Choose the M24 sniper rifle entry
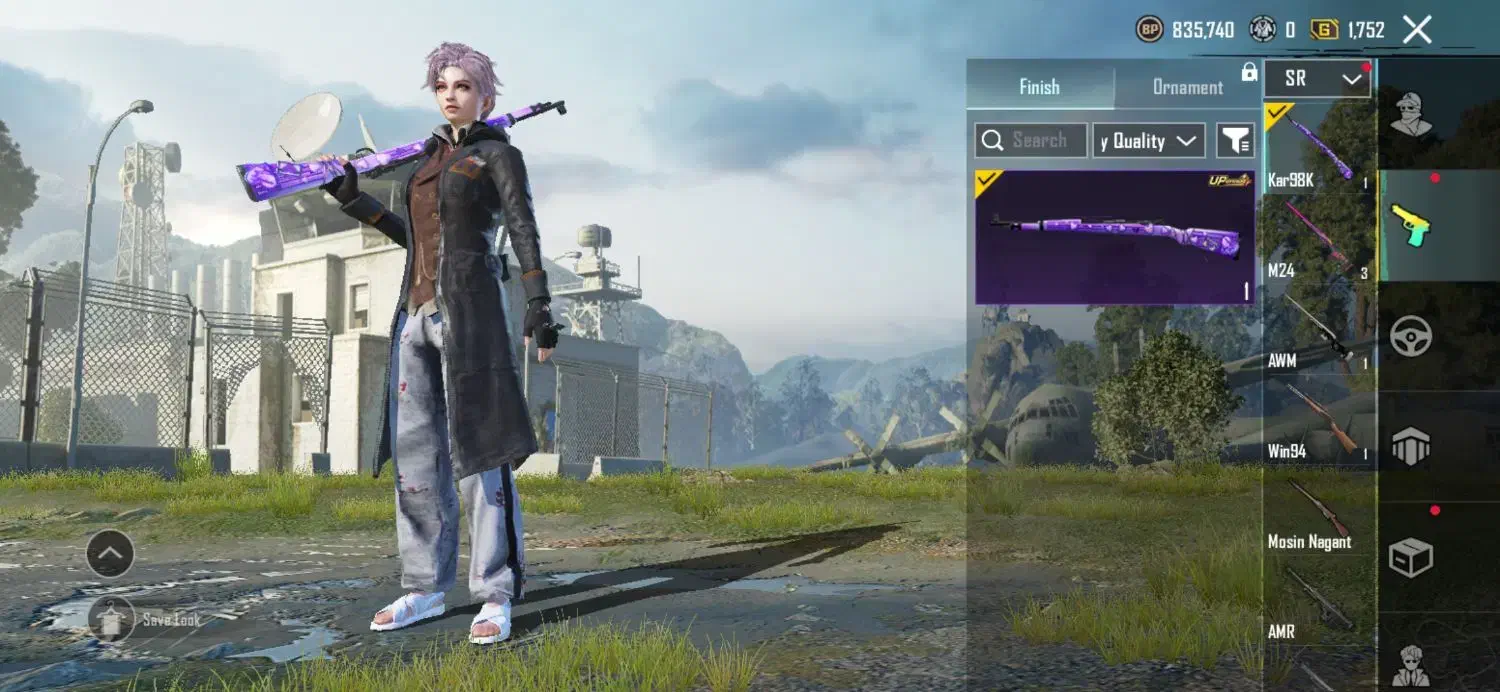This screenshot has height=692, width=1500. 1318,238
